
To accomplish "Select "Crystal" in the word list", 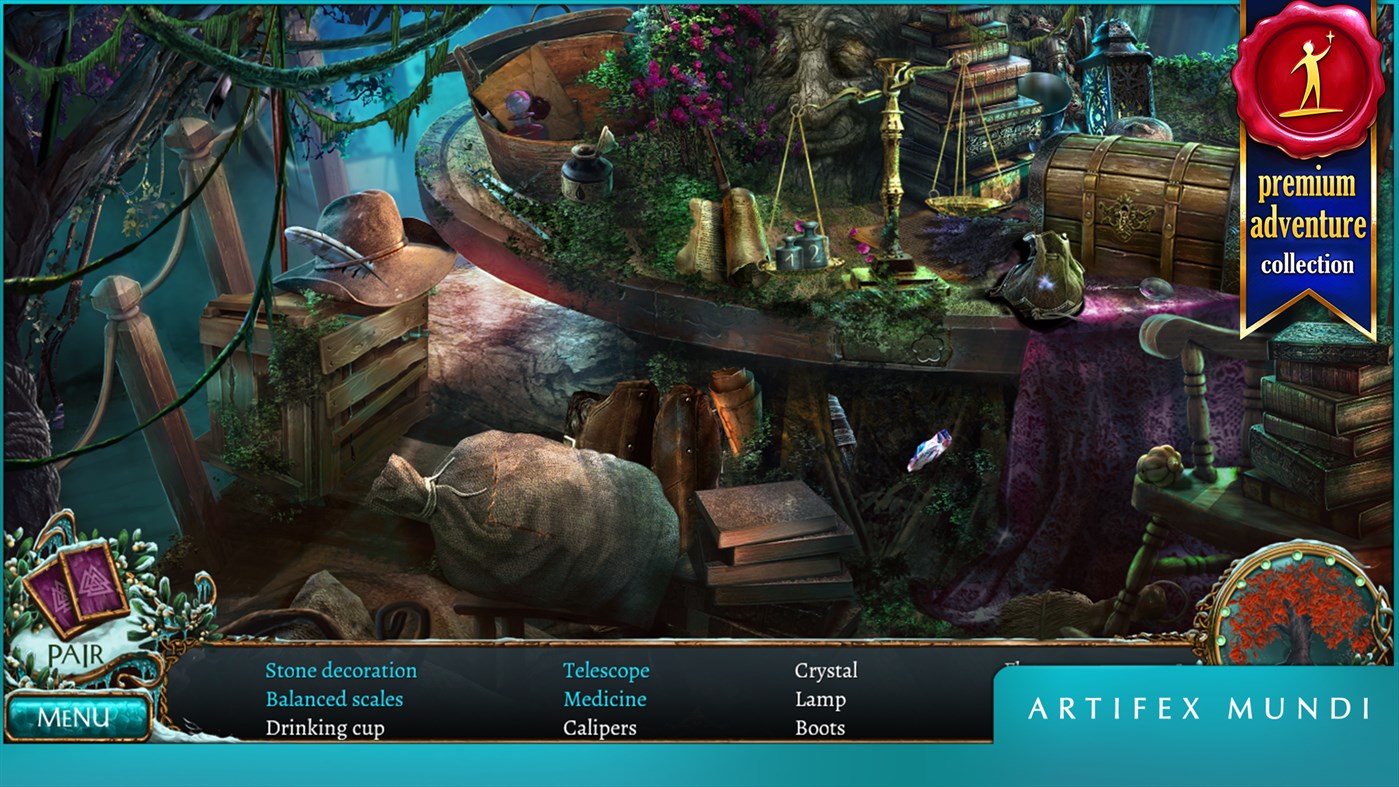I will coord(825,669).
